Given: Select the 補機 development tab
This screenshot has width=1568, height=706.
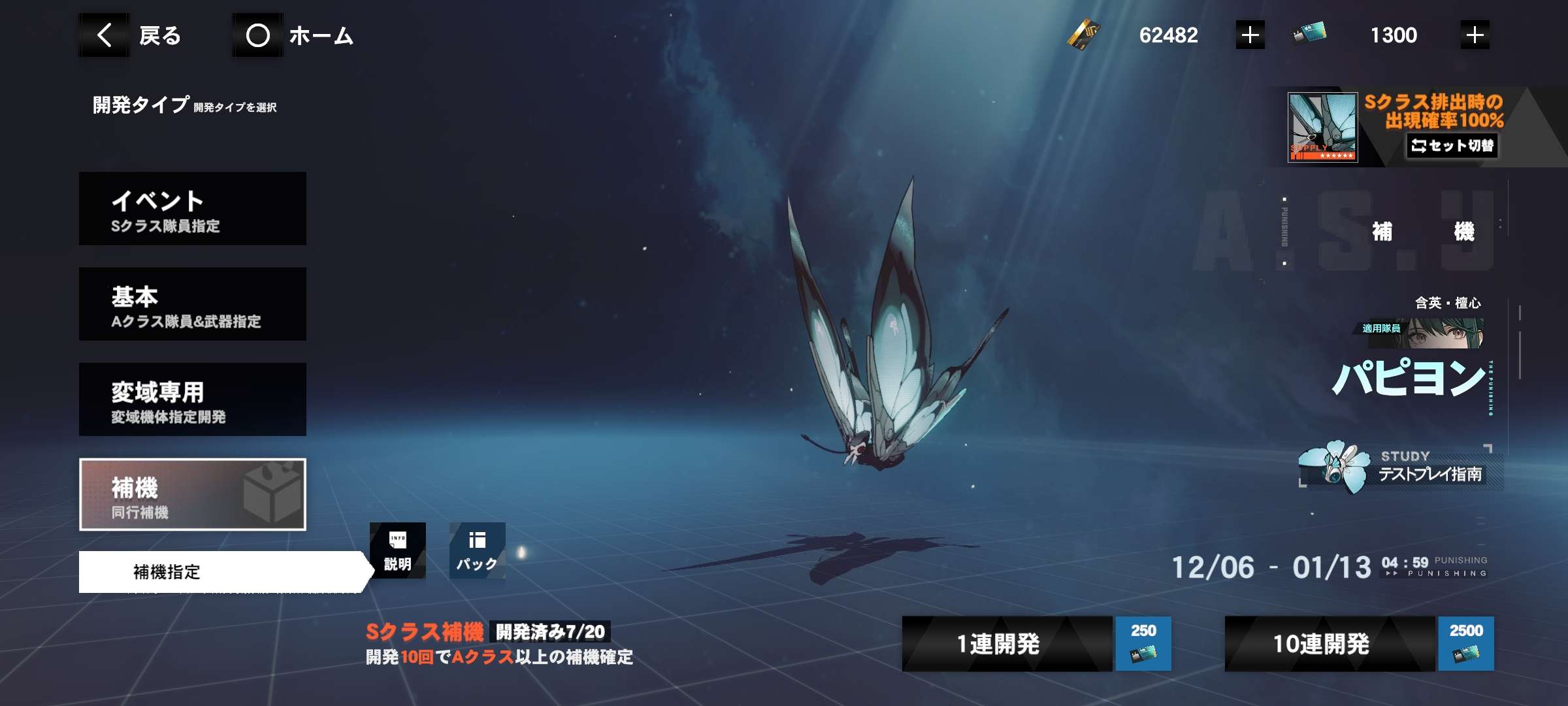Looking at the screenshot, I should [193, 494].
